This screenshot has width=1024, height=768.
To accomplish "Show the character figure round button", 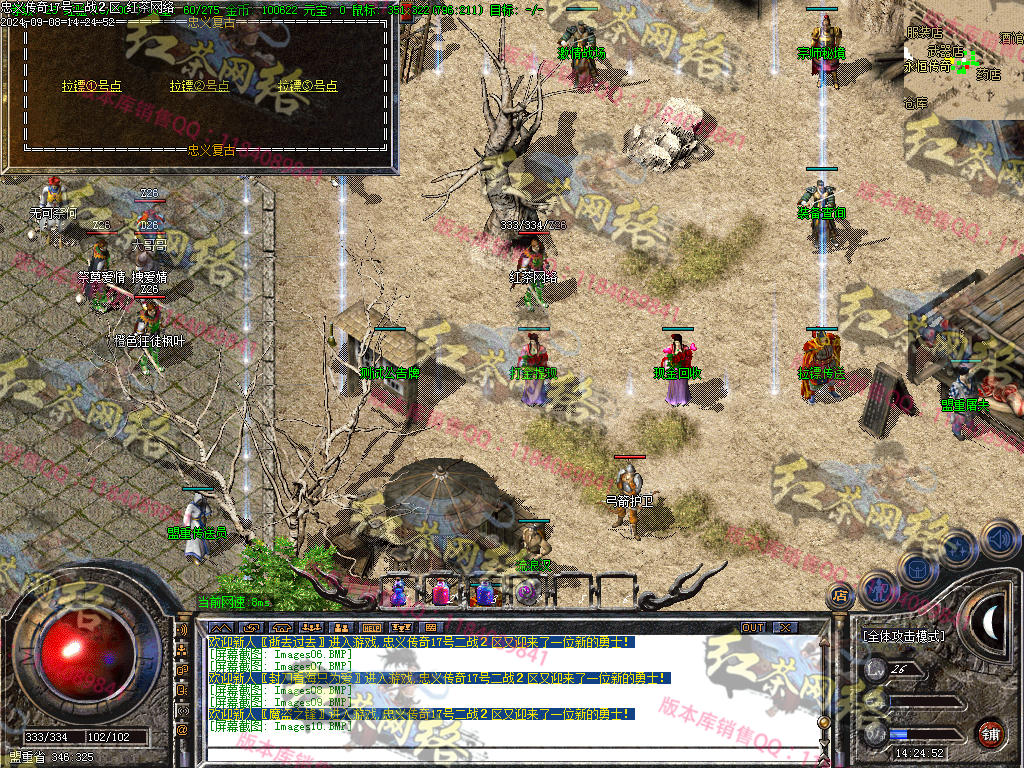I will pos(876,588).
